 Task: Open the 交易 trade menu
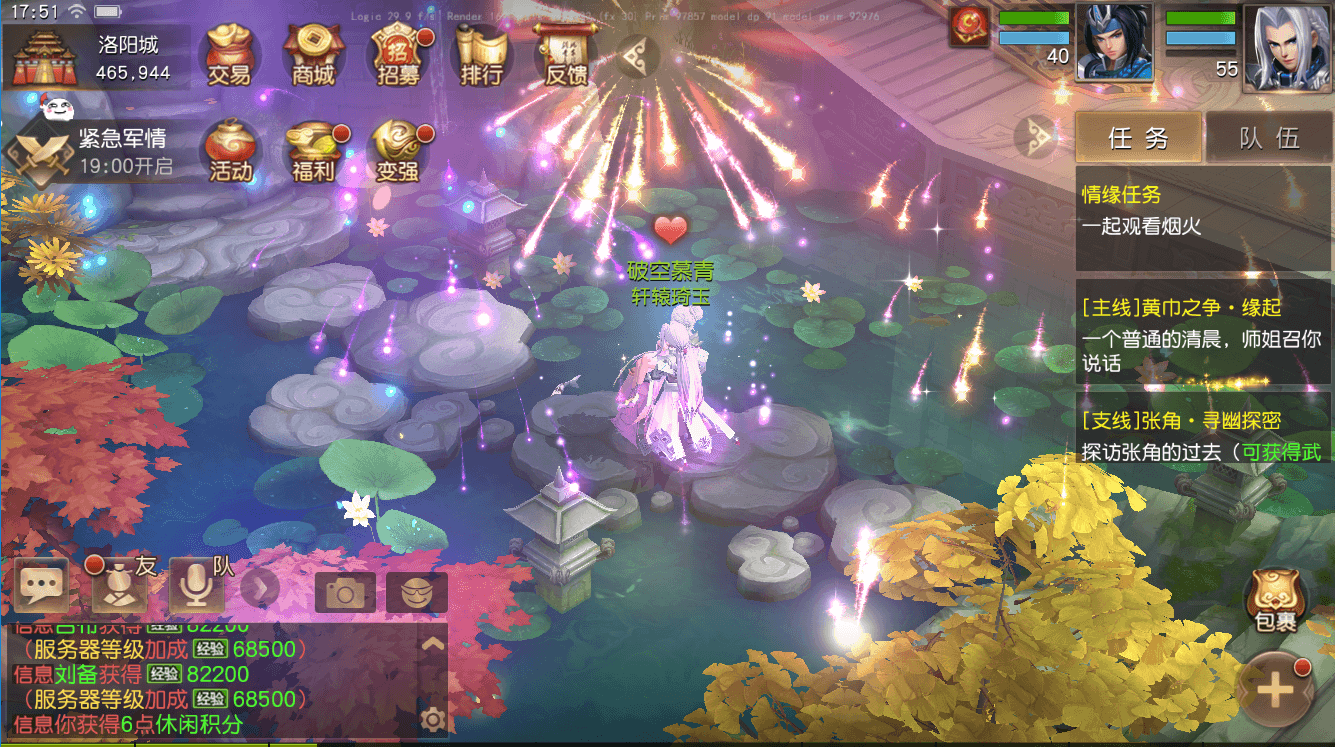(x=229, y=54)
